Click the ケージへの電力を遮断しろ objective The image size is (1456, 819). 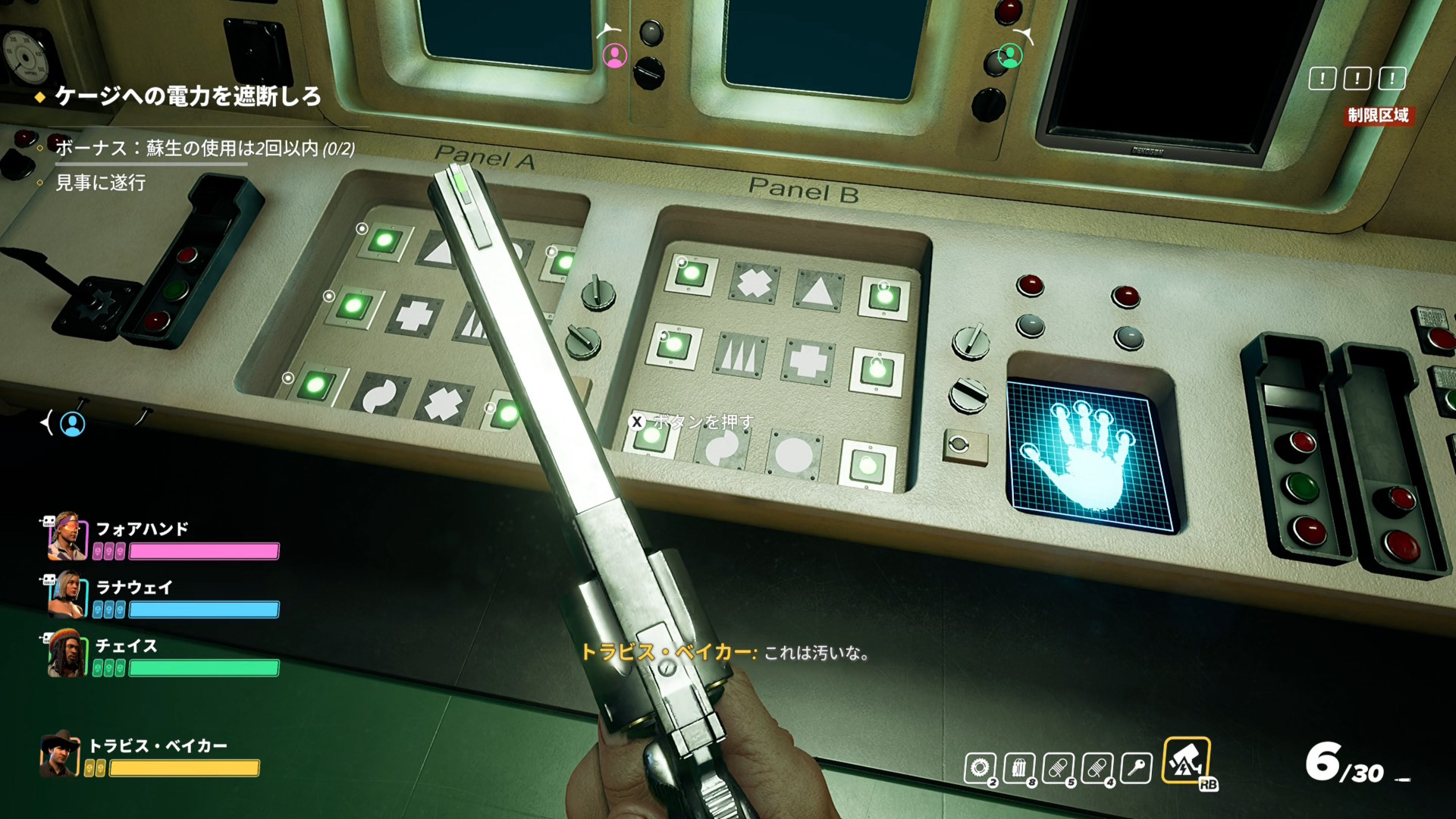(187, 97)
